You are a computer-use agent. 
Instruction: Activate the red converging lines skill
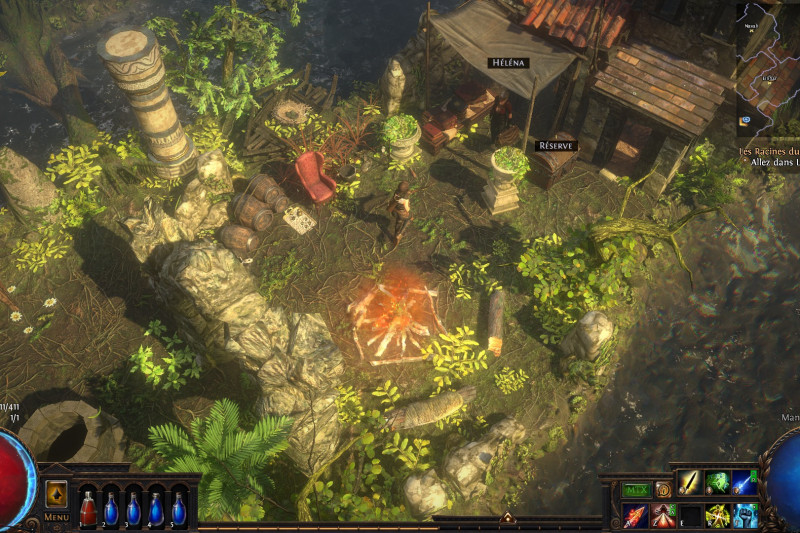pos(663,516)
